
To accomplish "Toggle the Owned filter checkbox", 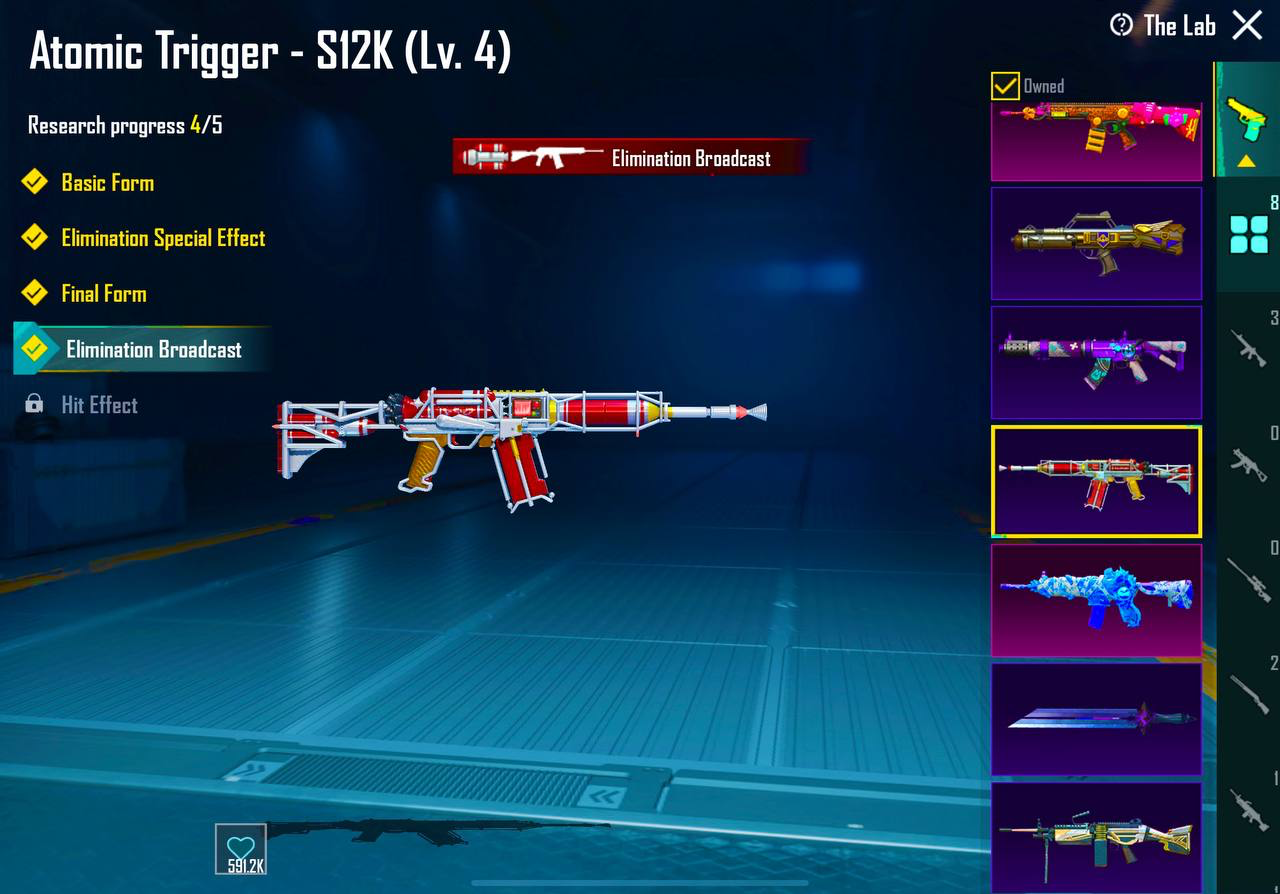I will click(1003, 87).
